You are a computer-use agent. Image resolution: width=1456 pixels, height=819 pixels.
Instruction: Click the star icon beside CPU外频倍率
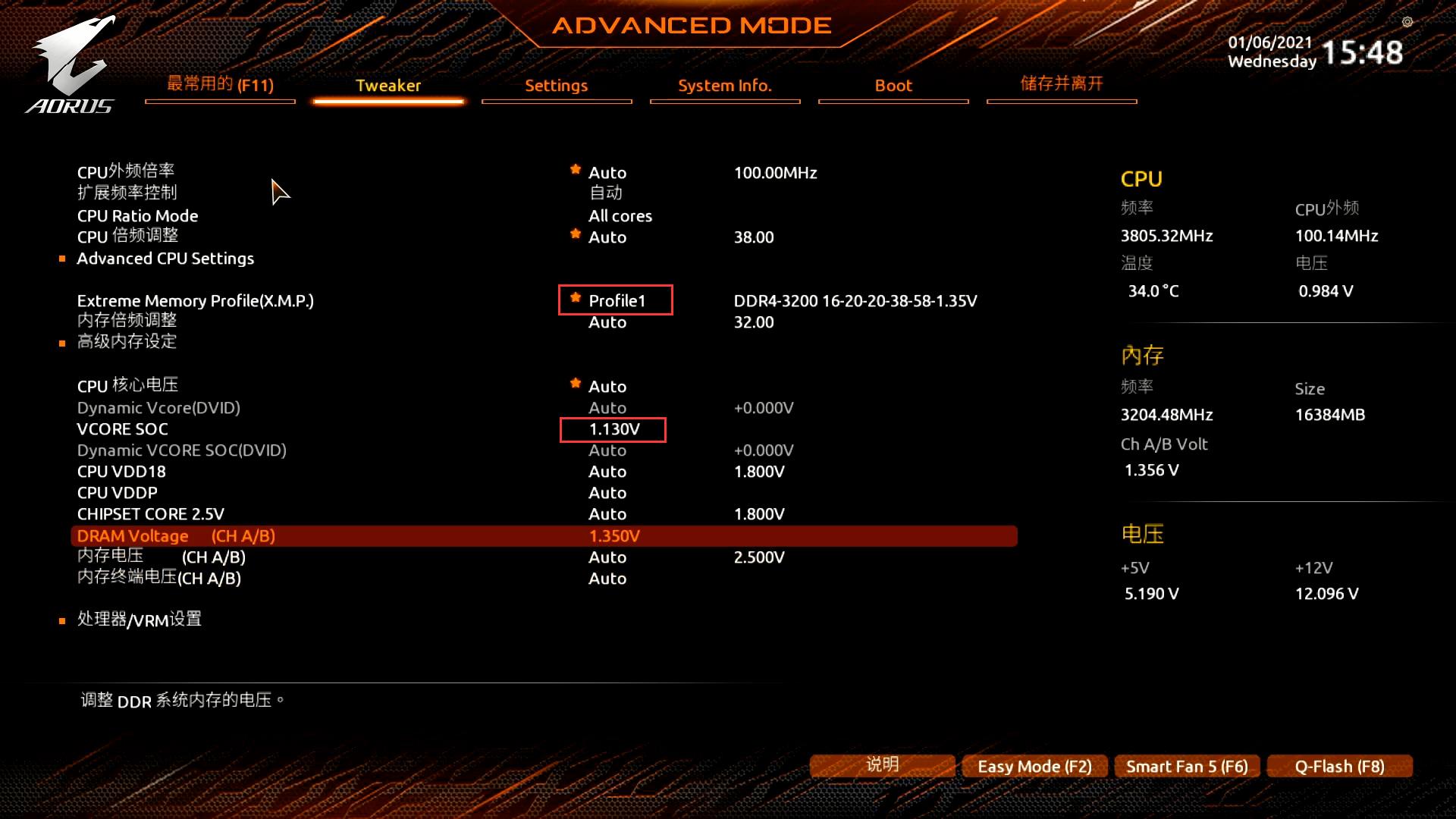(575, 170)
